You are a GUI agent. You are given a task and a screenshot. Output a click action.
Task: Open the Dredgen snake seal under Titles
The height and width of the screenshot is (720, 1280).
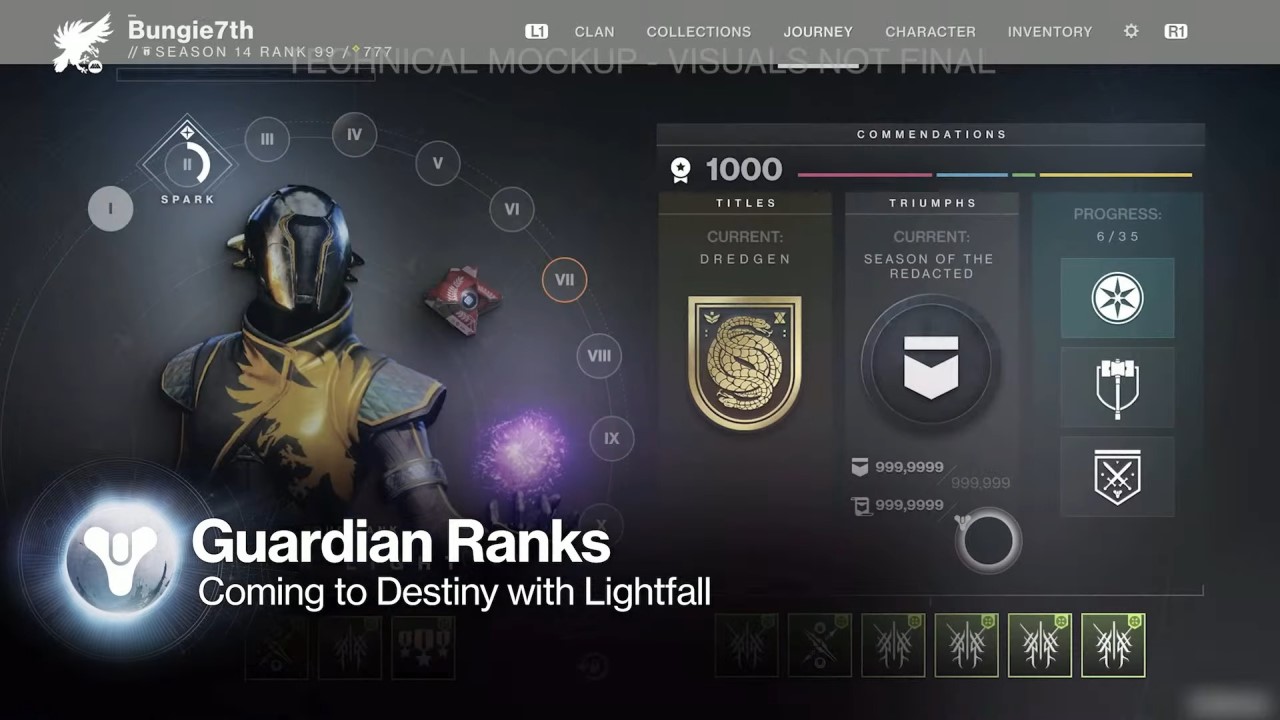744,360
